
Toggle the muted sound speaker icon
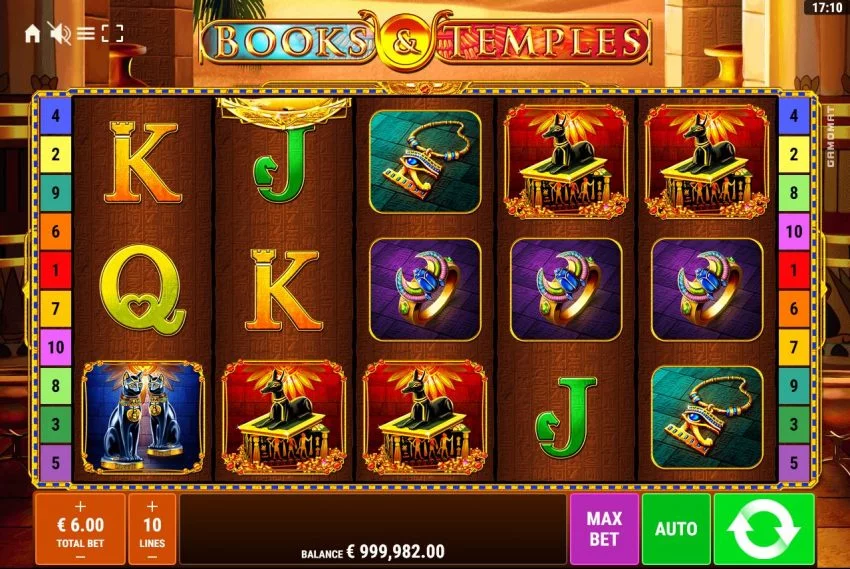point(59,34)
